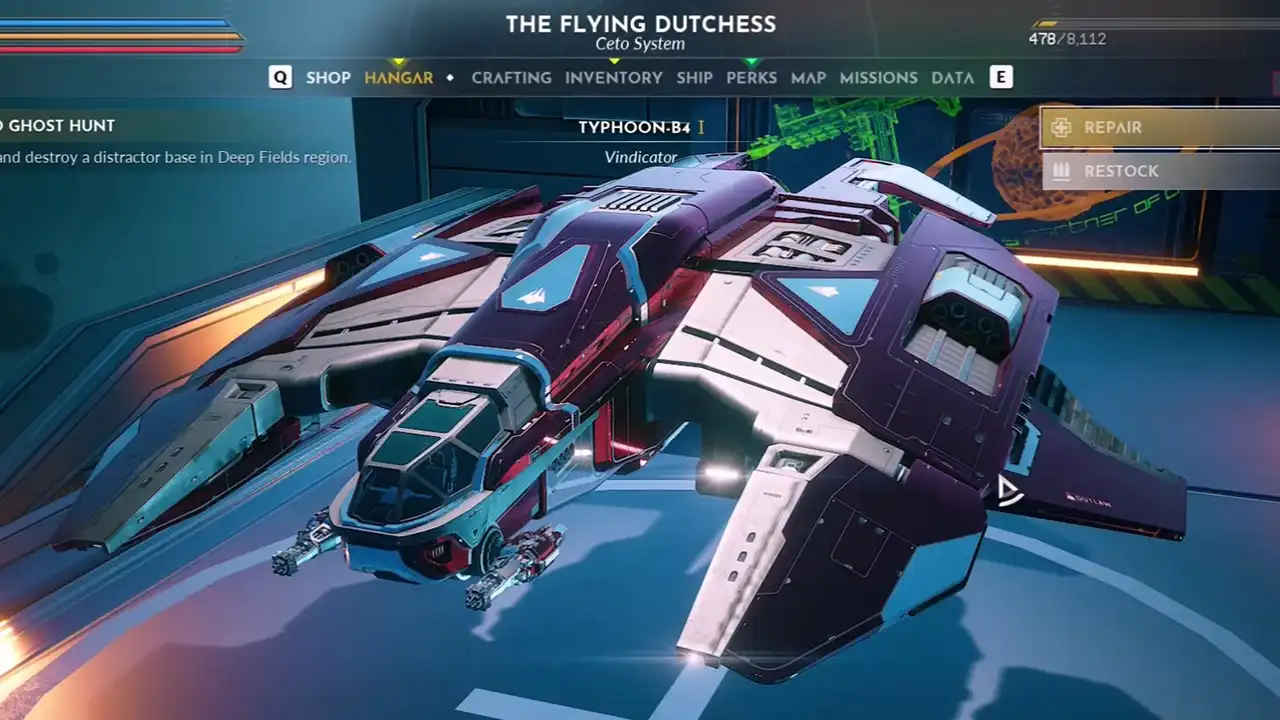Open the Map tab
This screenshot has height=720, width=1280.
click(808, 78)
